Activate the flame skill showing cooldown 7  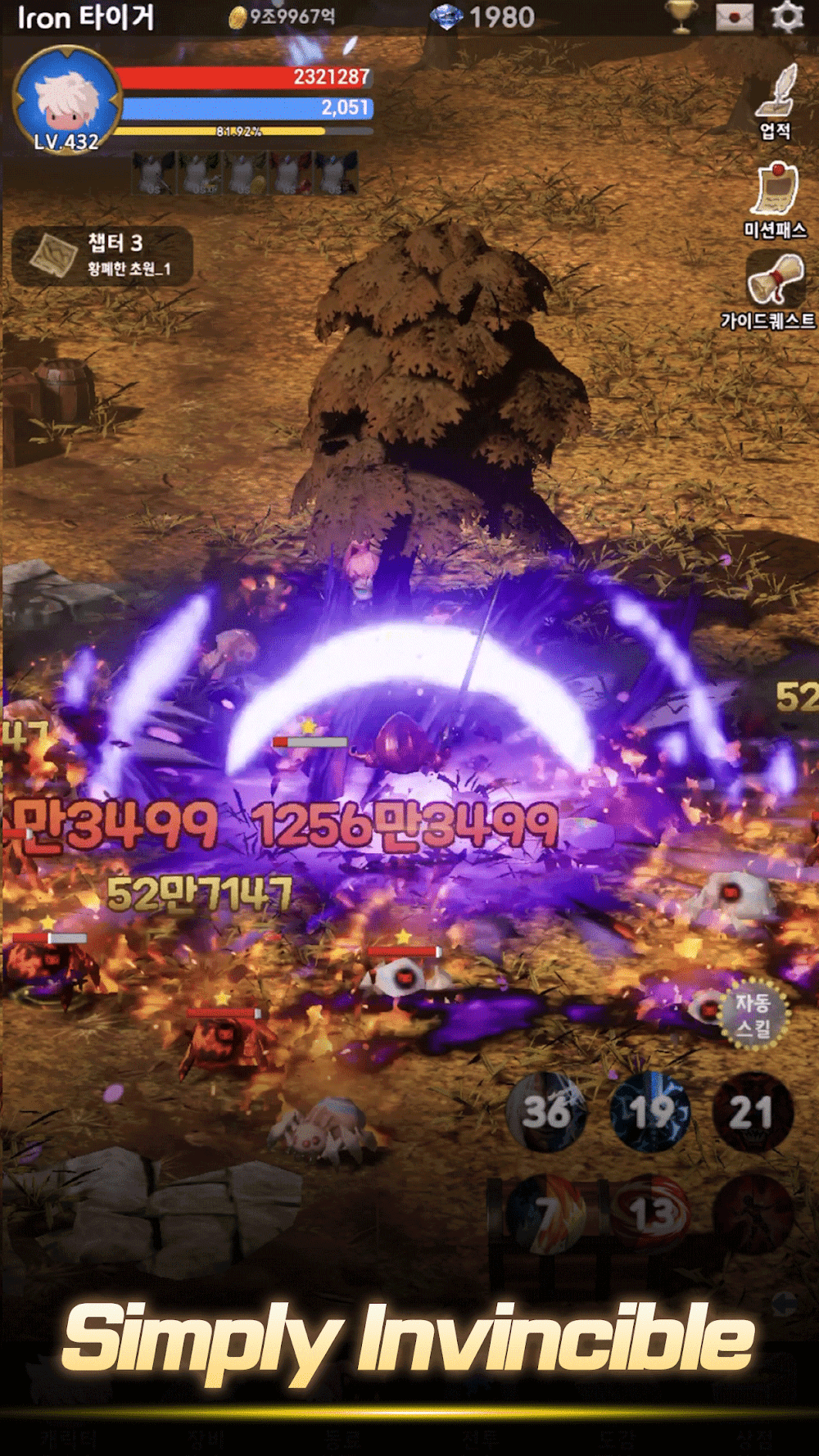(x=547, y=1215)
